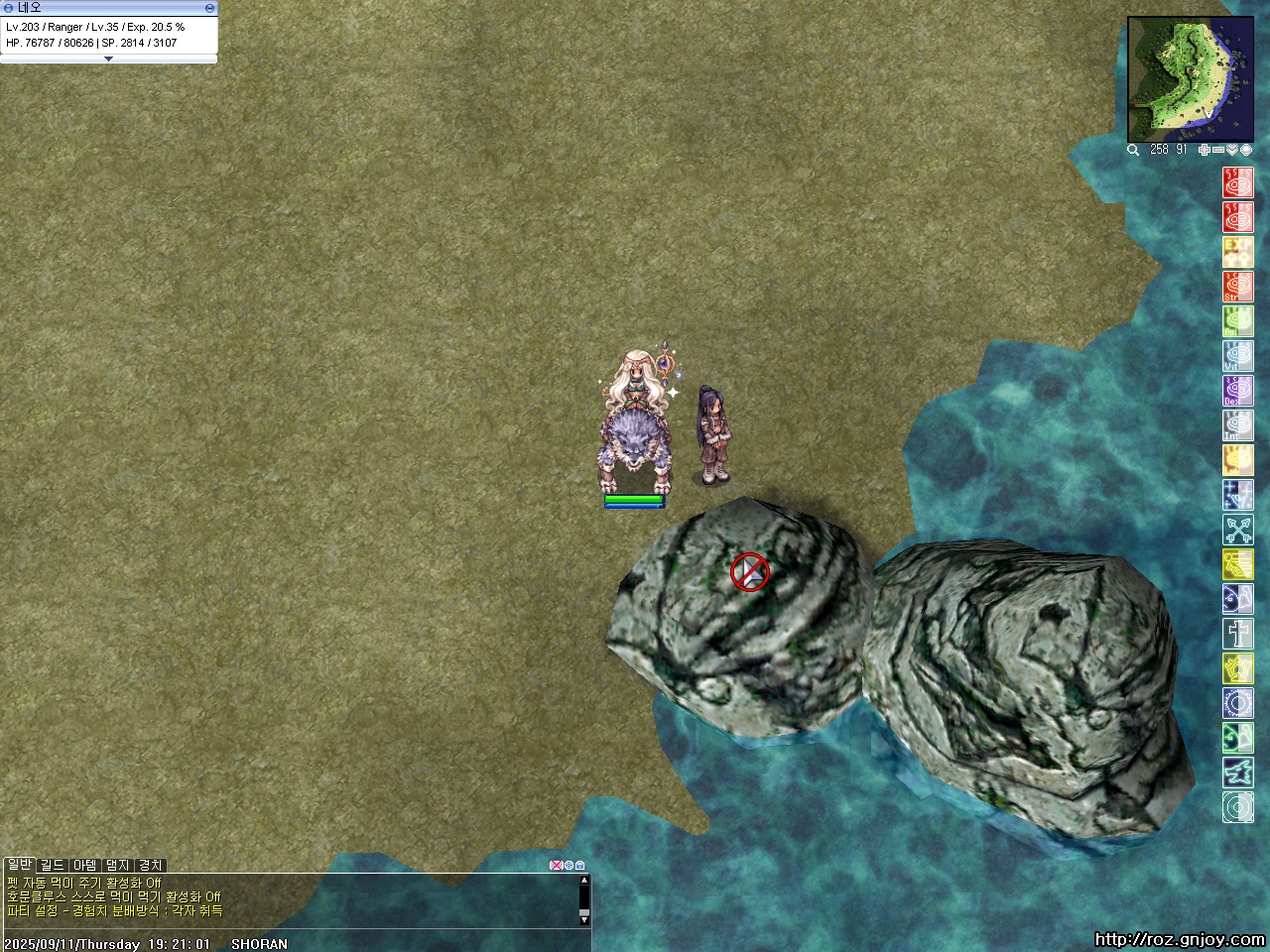The image size is (1270, 952).
Task: Click the chat window lock icon
Action: point(580,866)
